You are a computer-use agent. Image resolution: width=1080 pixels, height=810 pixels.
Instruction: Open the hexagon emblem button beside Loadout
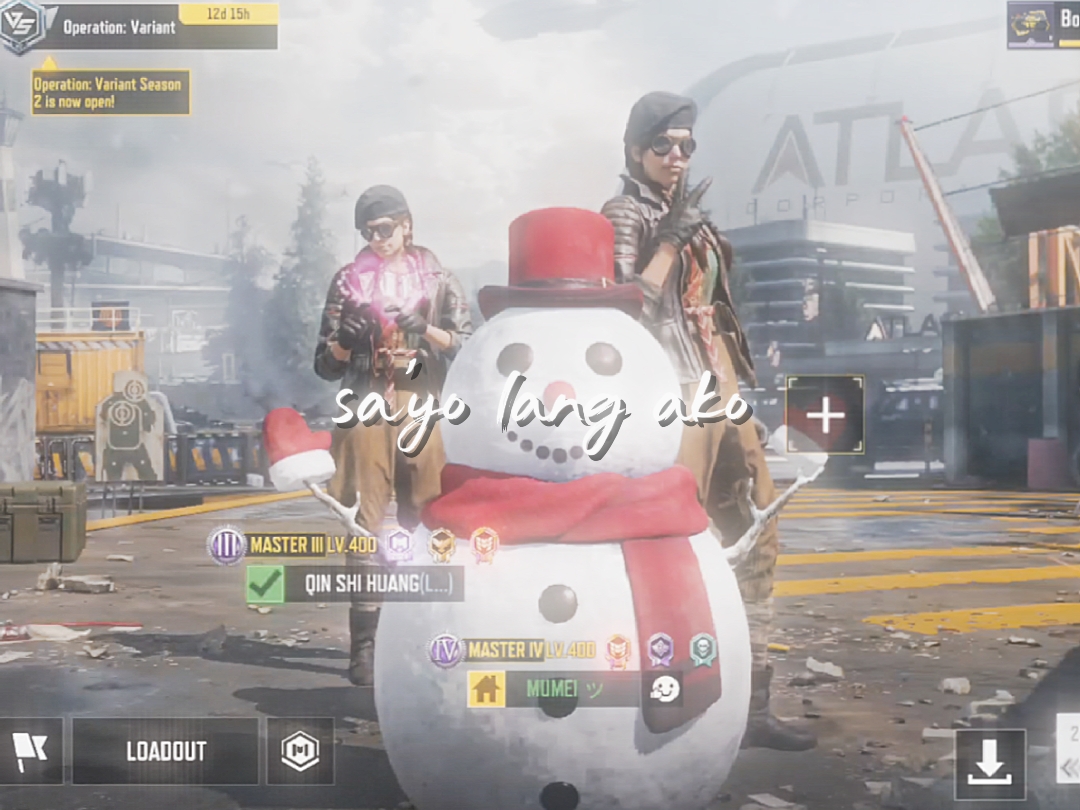point(300,751)
